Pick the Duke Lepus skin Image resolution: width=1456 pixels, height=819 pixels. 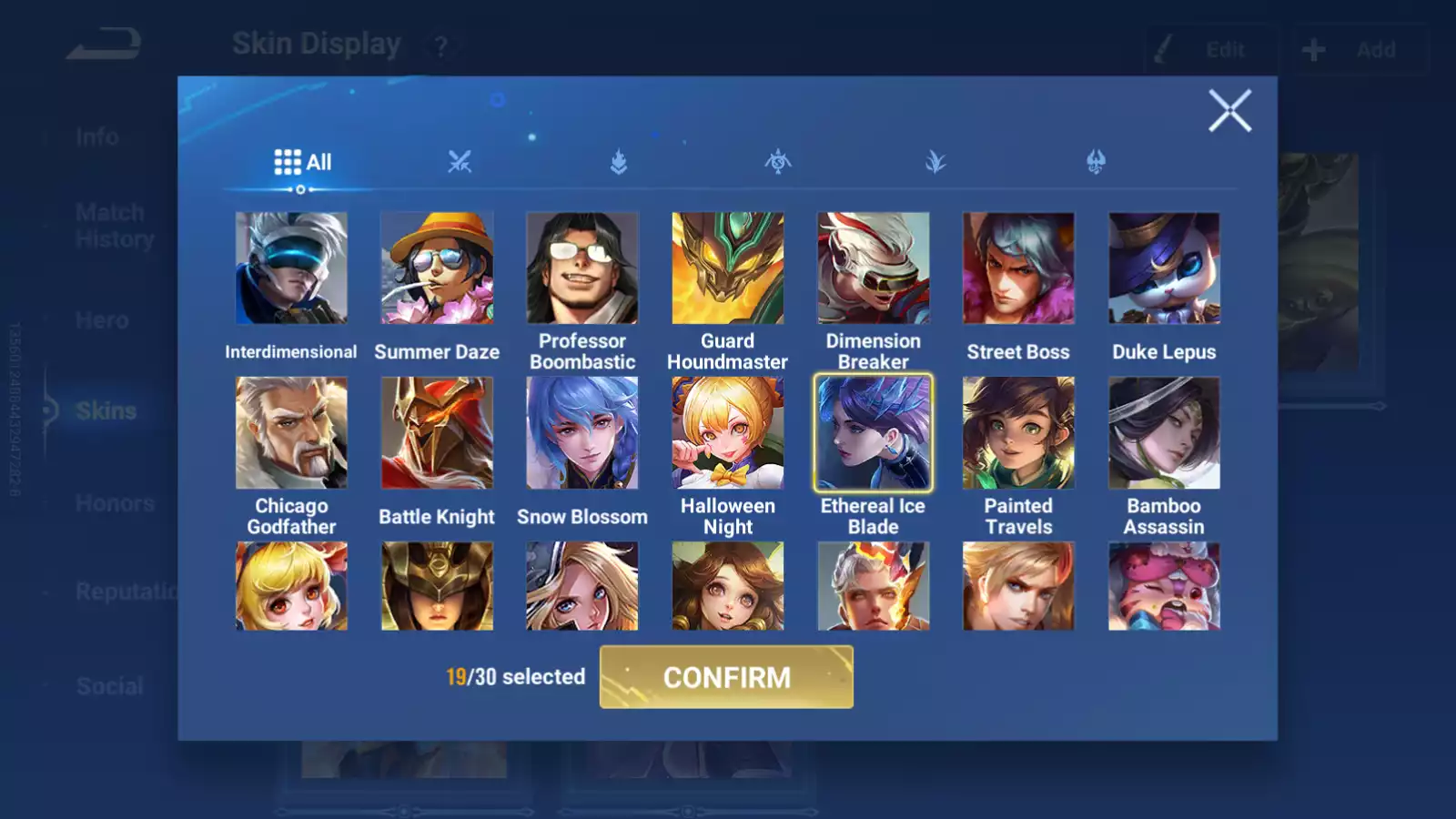click(1164, 268)
